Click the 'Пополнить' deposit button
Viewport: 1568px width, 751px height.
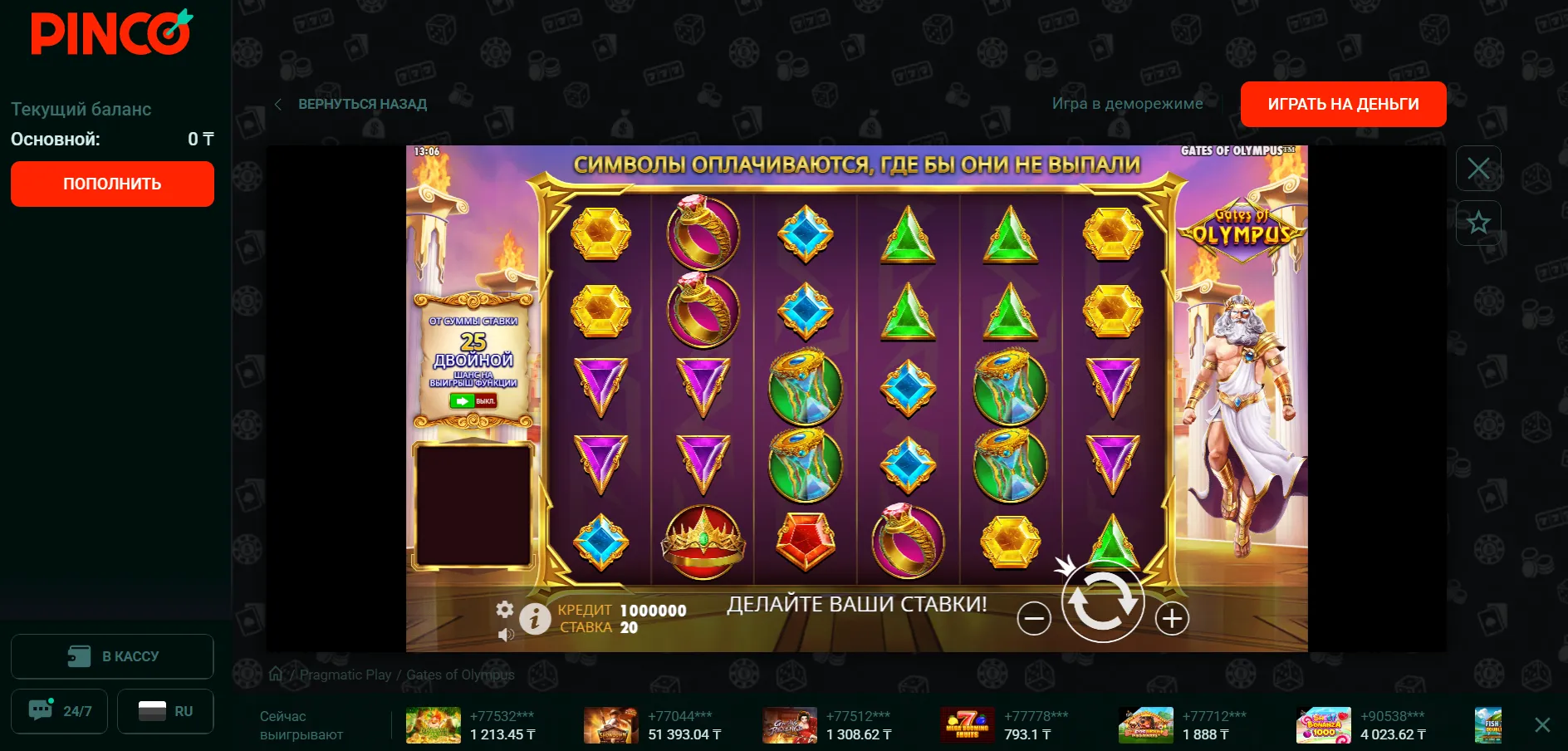tap(112, 184)
